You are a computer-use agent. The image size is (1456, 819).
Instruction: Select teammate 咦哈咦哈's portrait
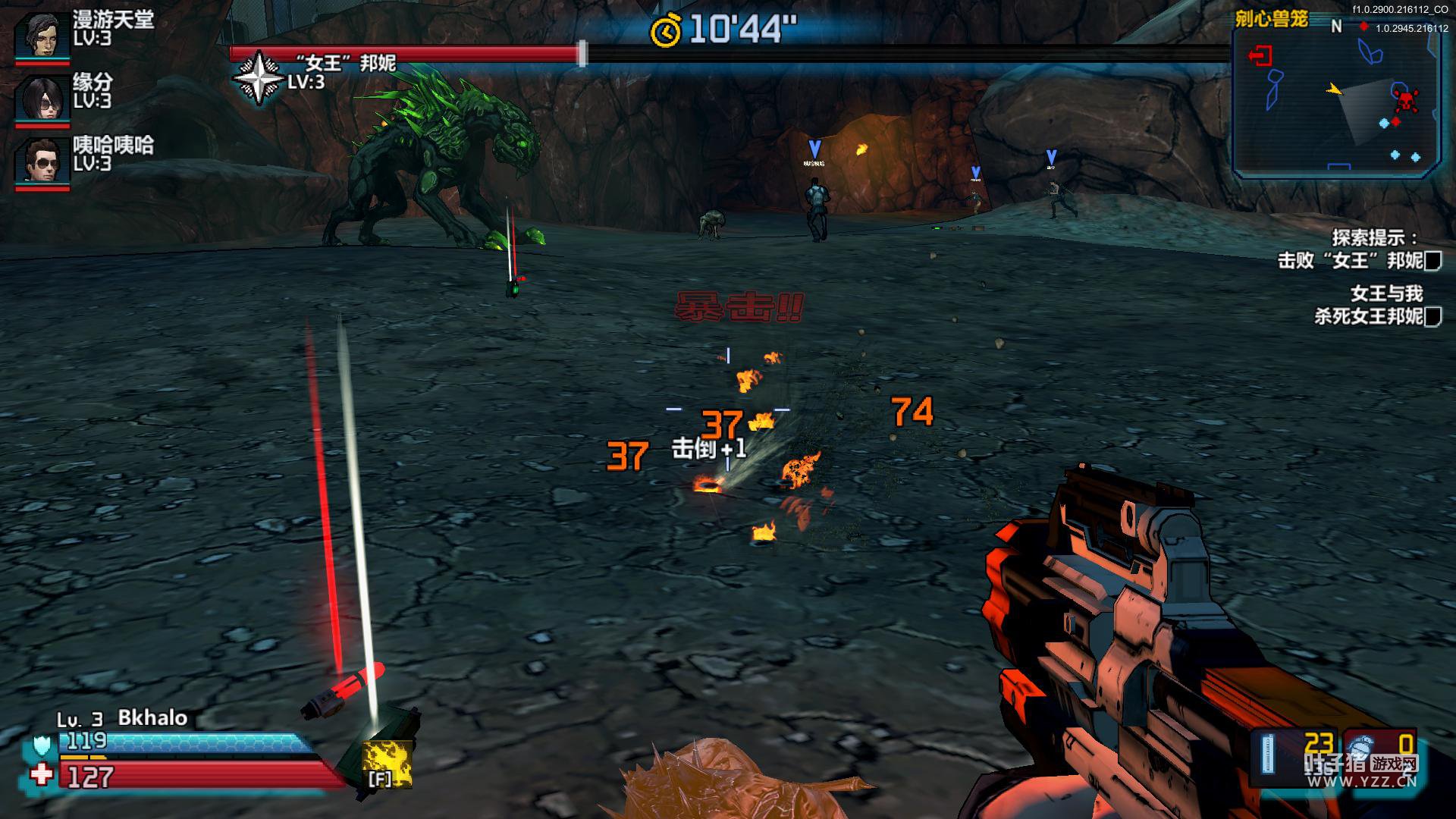click(42, 162)
